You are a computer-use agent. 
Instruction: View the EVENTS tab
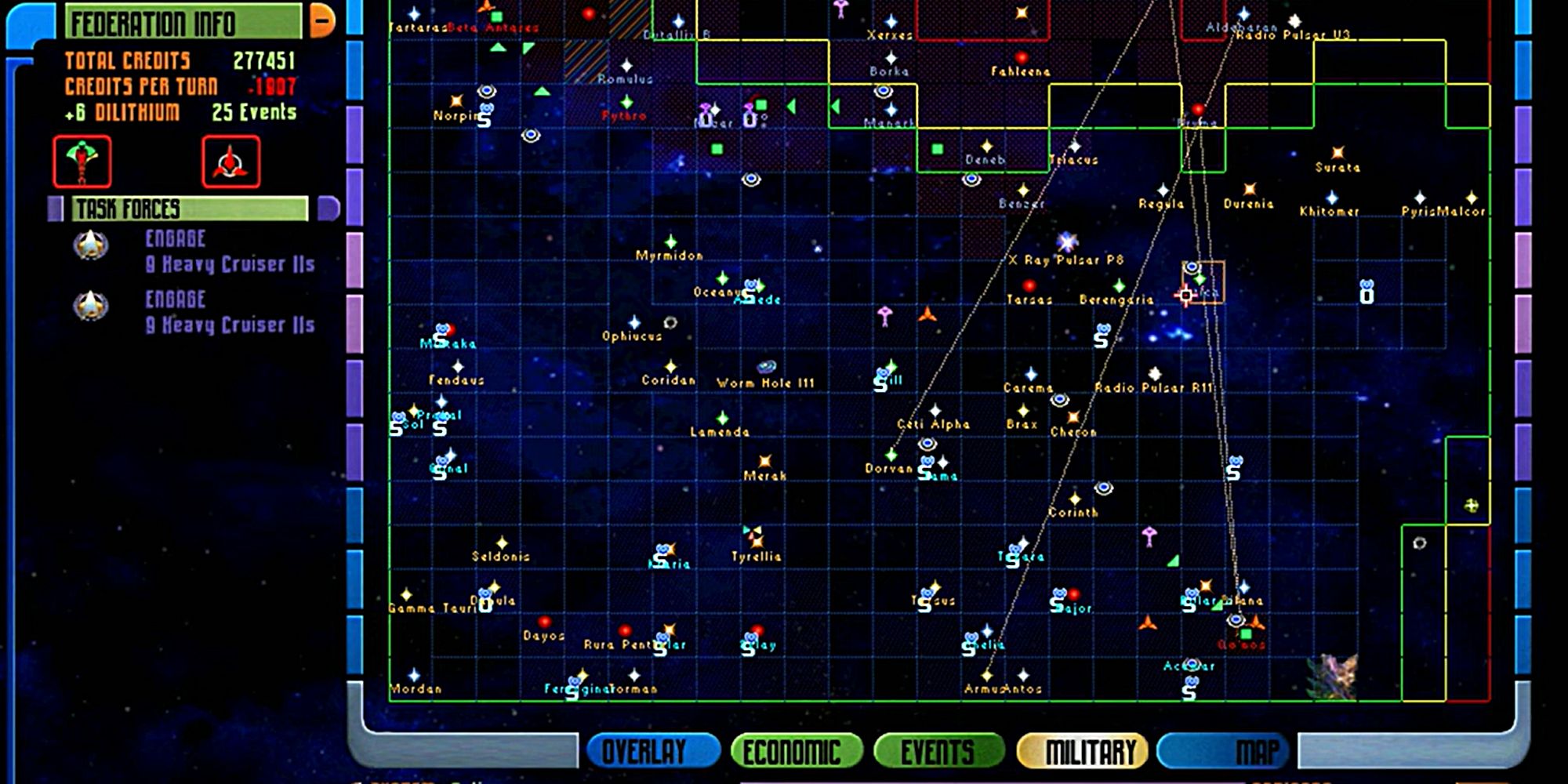(935, 750)
